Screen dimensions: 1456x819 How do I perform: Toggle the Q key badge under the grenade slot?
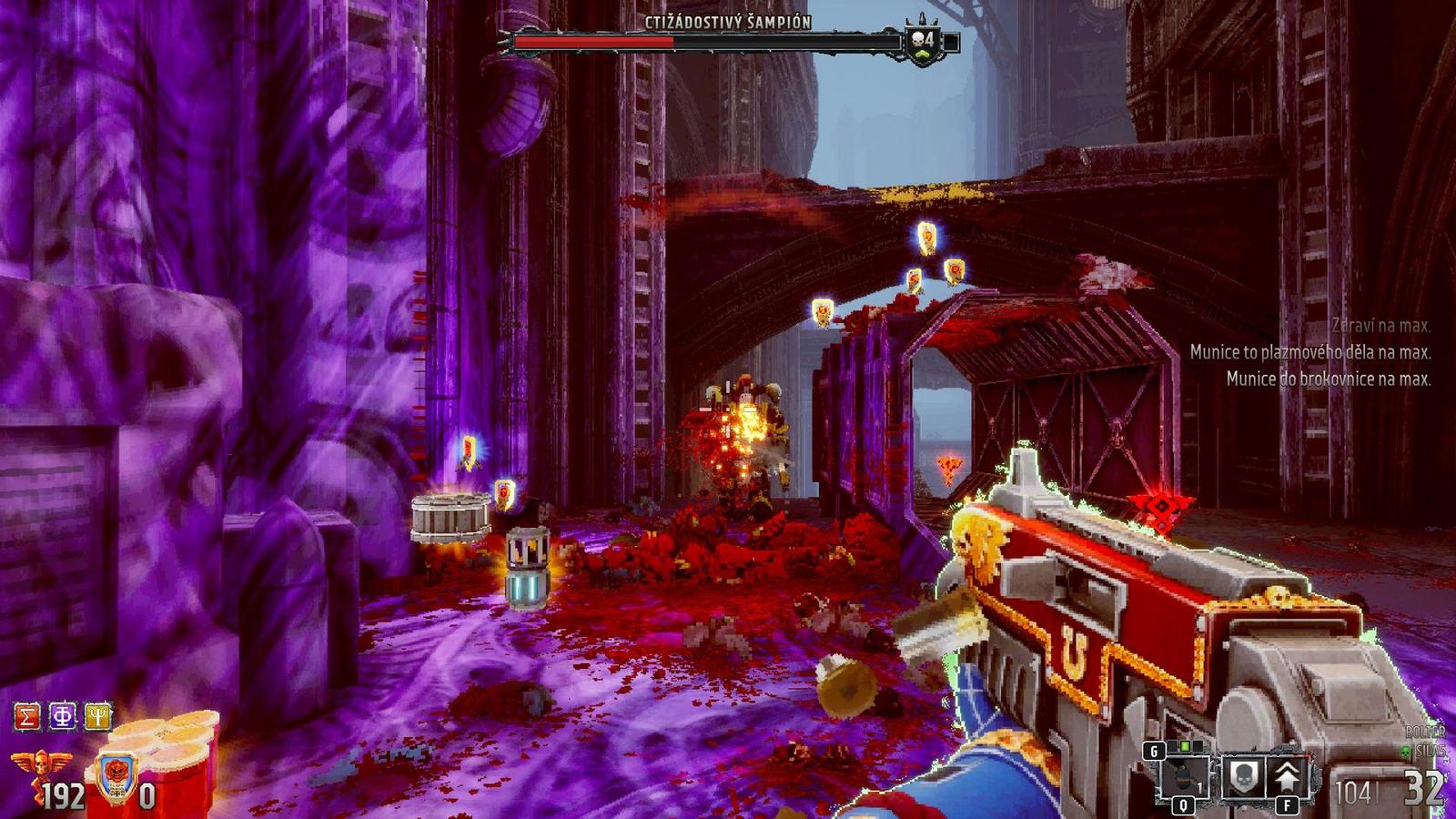coord(1183,804)
